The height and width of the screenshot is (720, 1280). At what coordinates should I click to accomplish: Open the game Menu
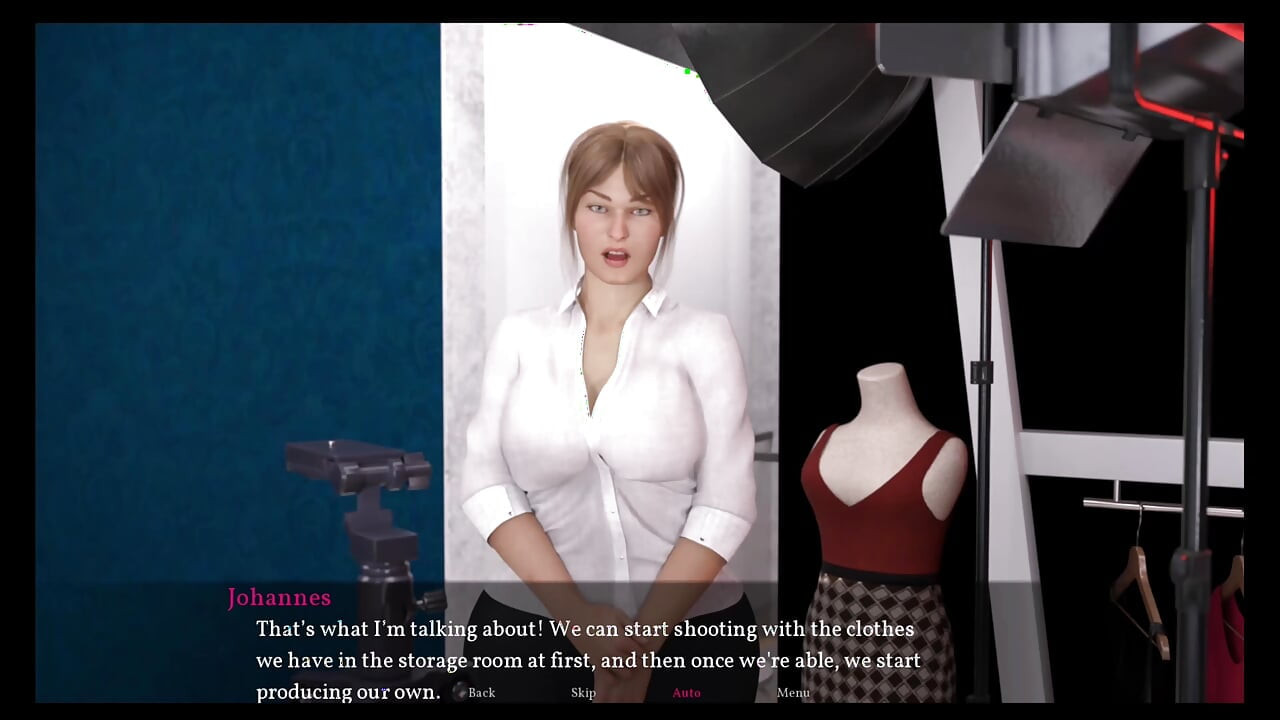(x=793, y=692)
